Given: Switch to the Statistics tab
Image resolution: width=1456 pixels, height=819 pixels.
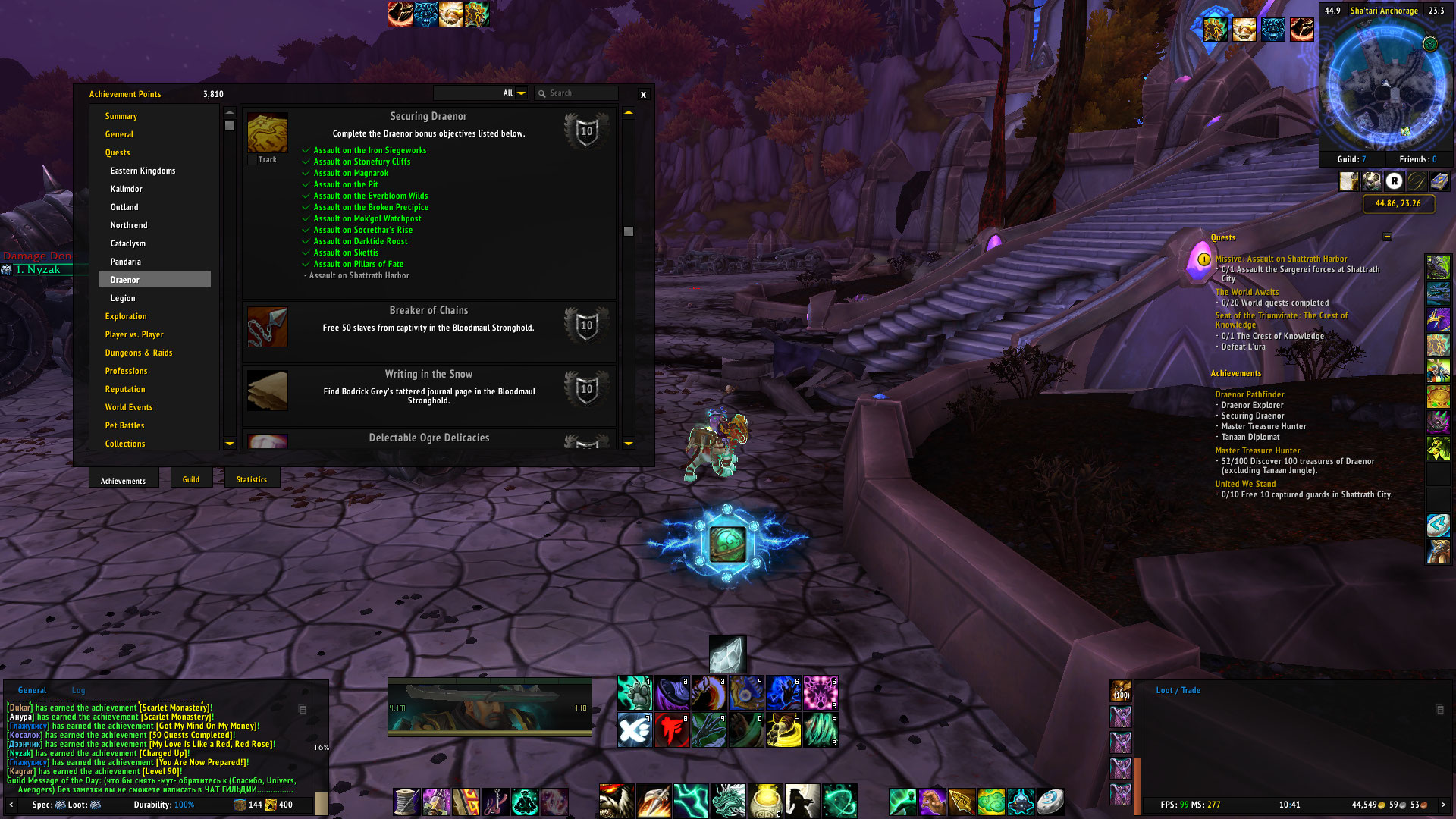Looking at the screenshot, I should click(x=251, y=479).
